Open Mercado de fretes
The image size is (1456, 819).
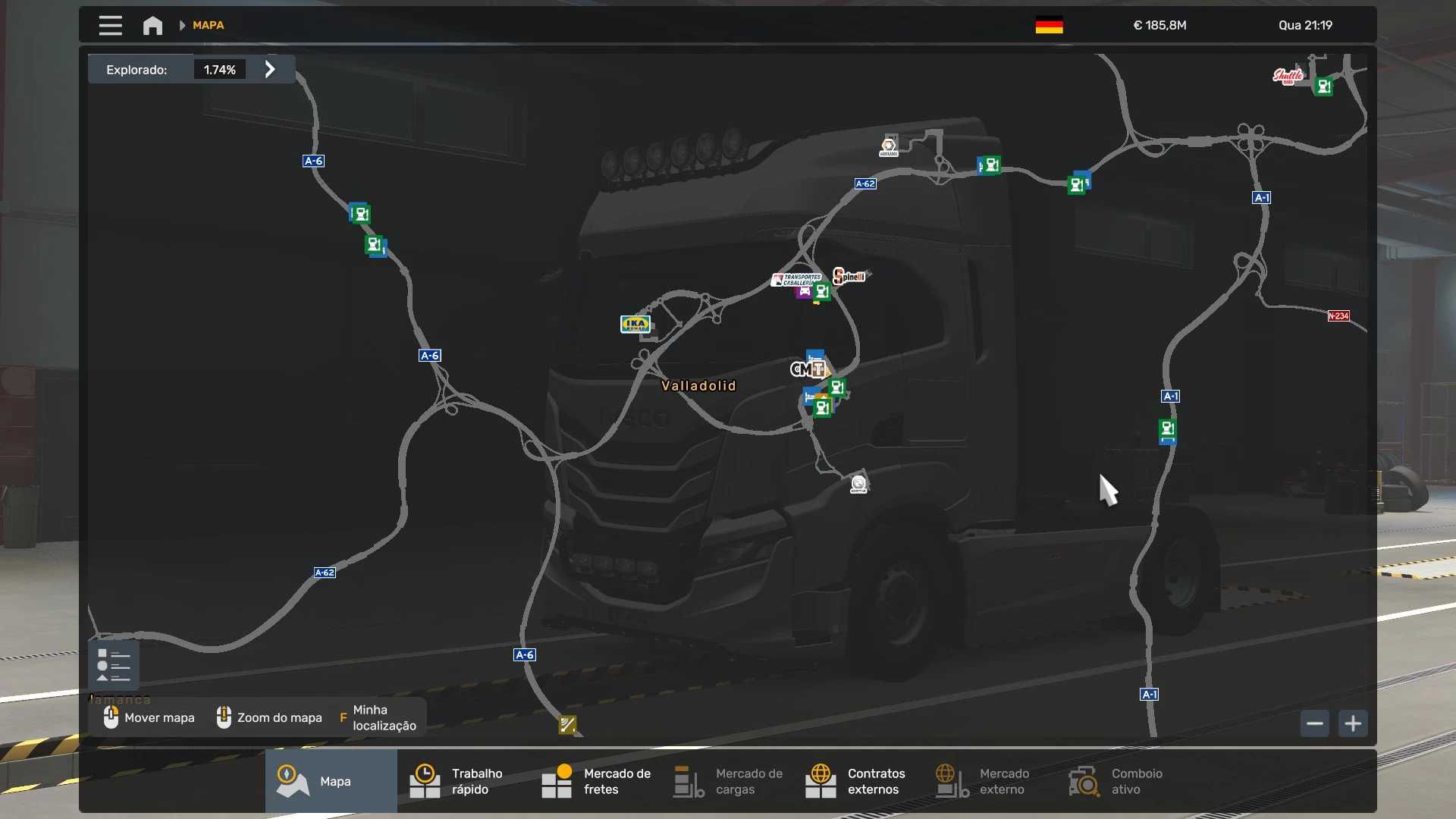pos(595,781)
